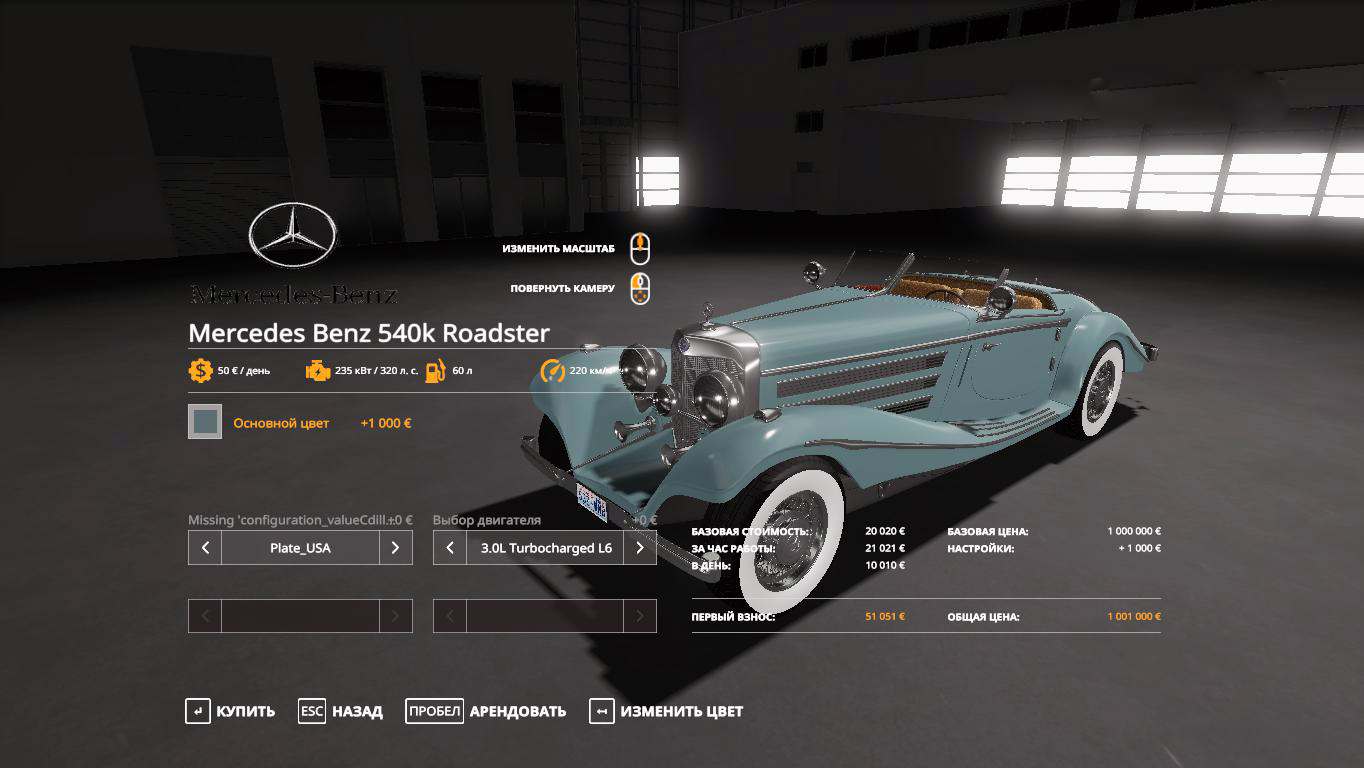1364x768 pixels.
Task: Open the Изменить цвет option
Action: (x=666, y=711)
